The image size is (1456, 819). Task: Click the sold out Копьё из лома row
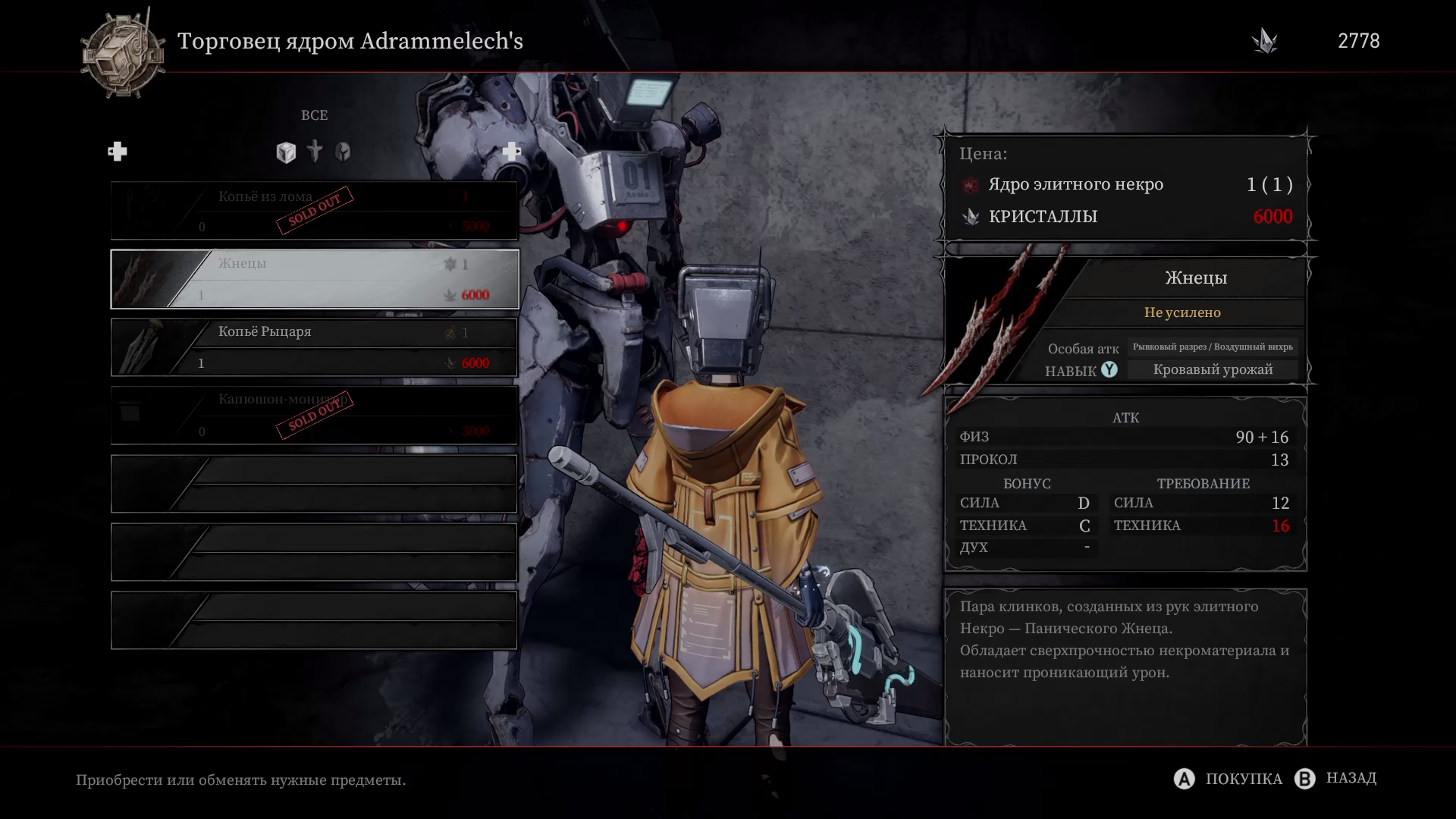click(315, 211)
